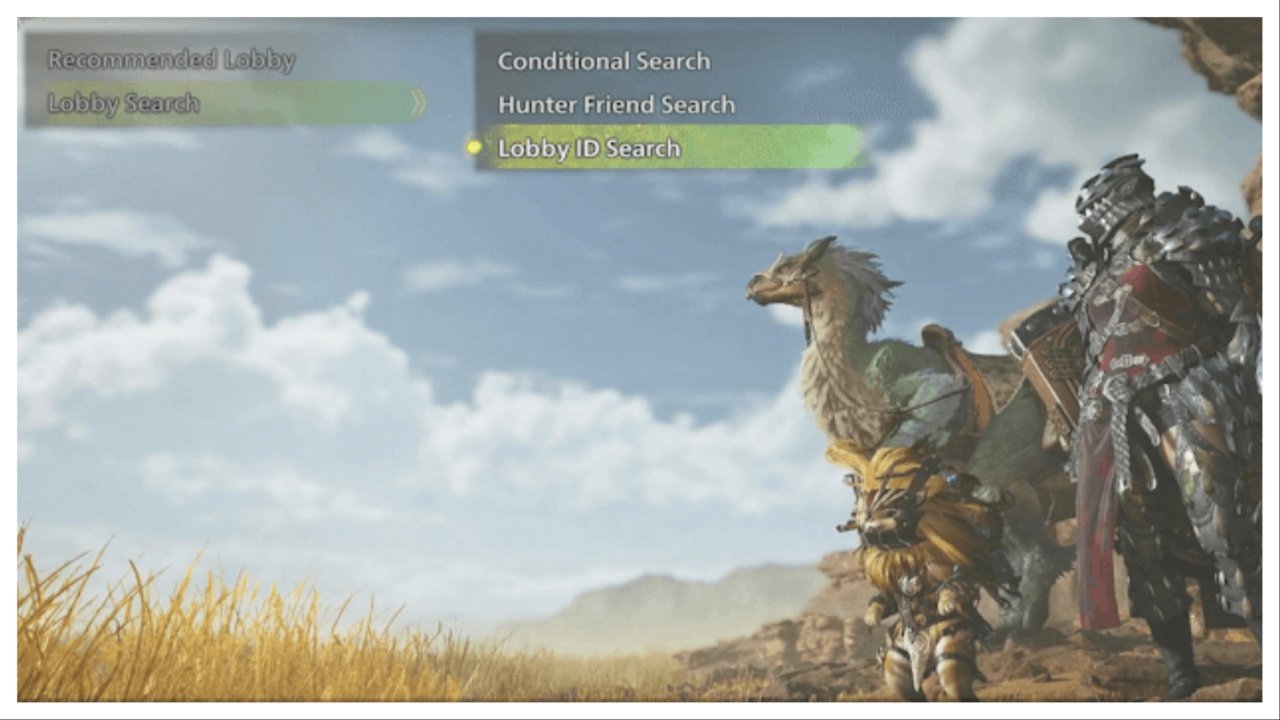Click the grayed-out Recommended Lobby label

(x=170, y=60)
